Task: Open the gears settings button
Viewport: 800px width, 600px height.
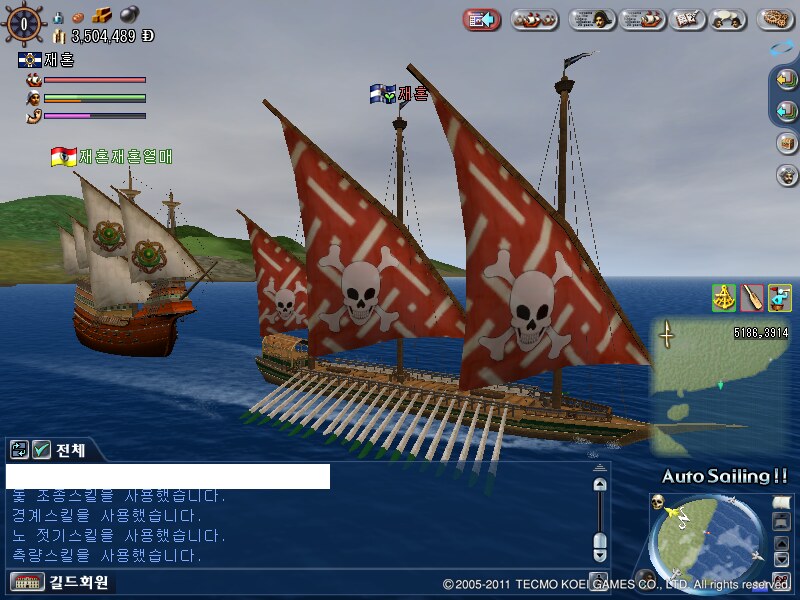Action: tap(774, 19)
